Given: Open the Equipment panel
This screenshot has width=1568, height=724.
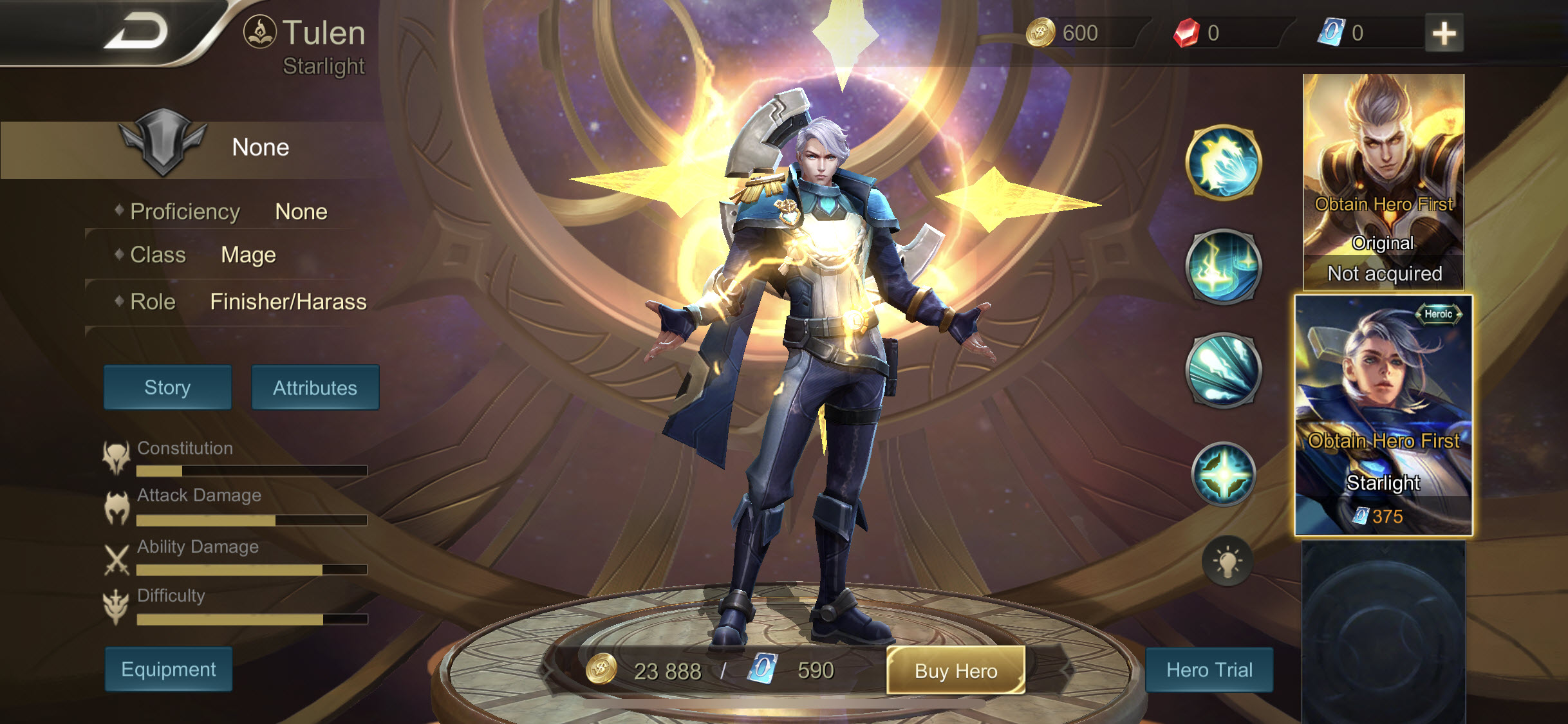Looking at the screenshot, I should click(x=167, y=669).
